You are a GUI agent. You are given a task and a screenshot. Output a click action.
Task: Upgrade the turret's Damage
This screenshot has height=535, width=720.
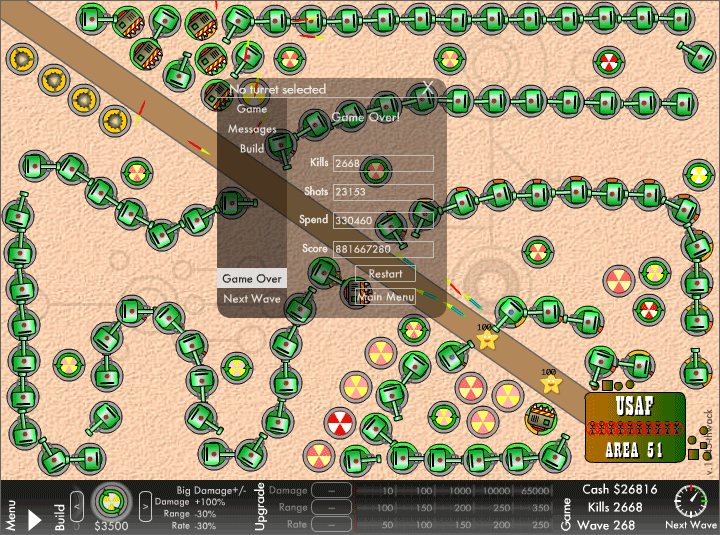tap(333, 491)
